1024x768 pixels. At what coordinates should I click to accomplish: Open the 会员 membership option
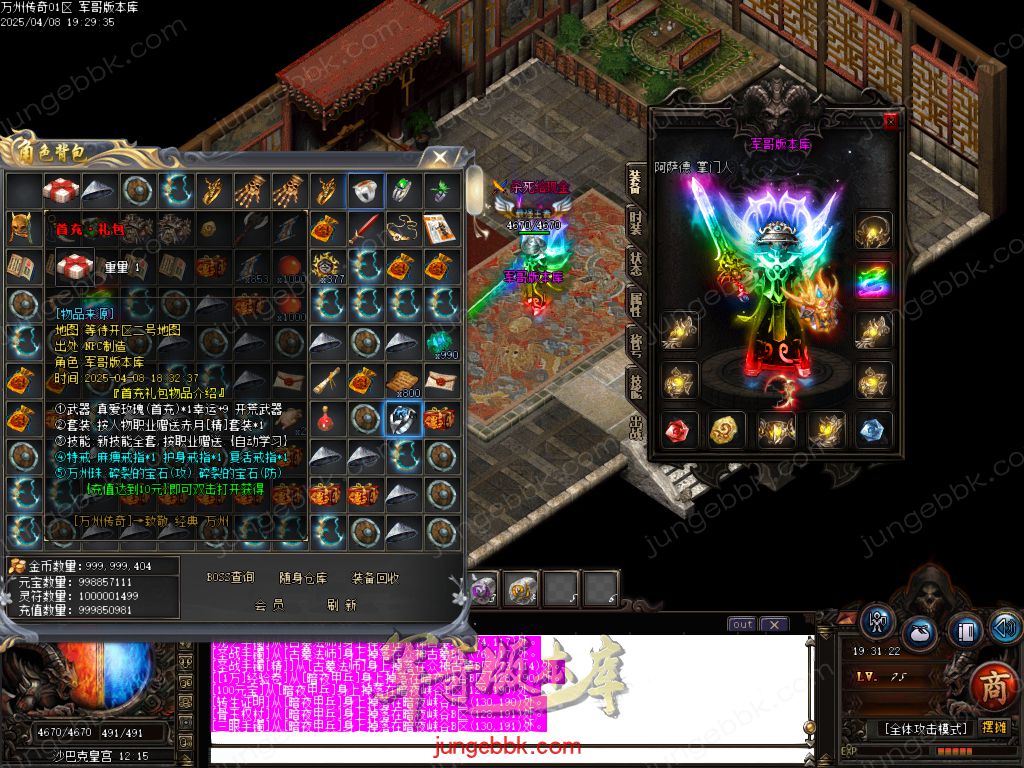coord(269,605)
